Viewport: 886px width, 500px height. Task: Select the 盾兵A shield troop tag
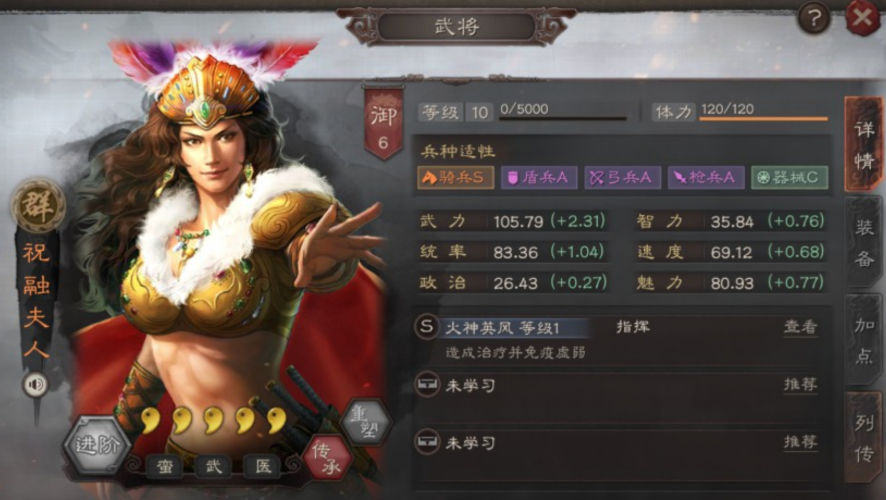[x=538, y=178]
